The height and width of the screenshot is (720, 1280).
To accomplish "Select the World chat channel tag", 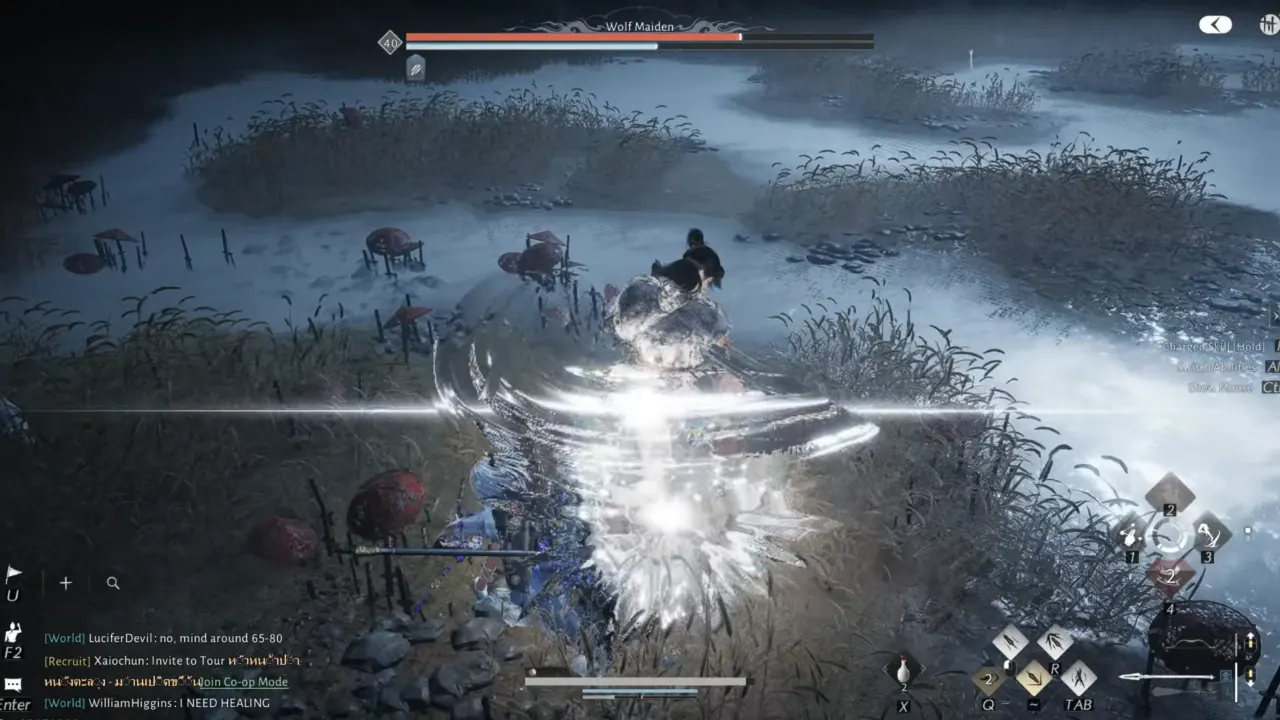I will (62, 636).
